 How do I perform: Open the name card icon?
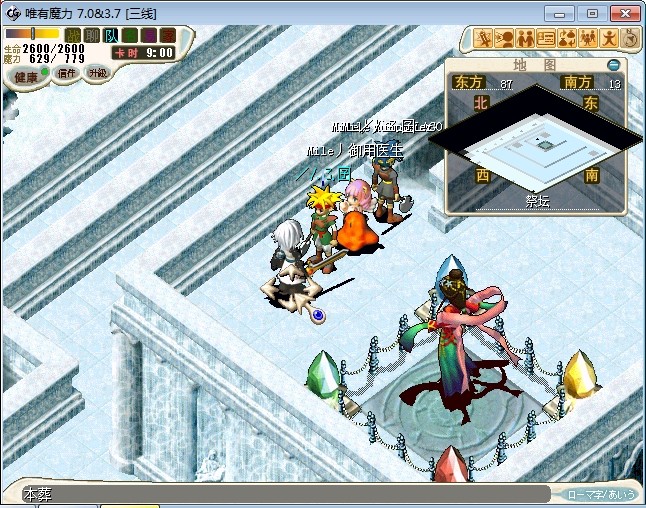(x=546, y=38)
